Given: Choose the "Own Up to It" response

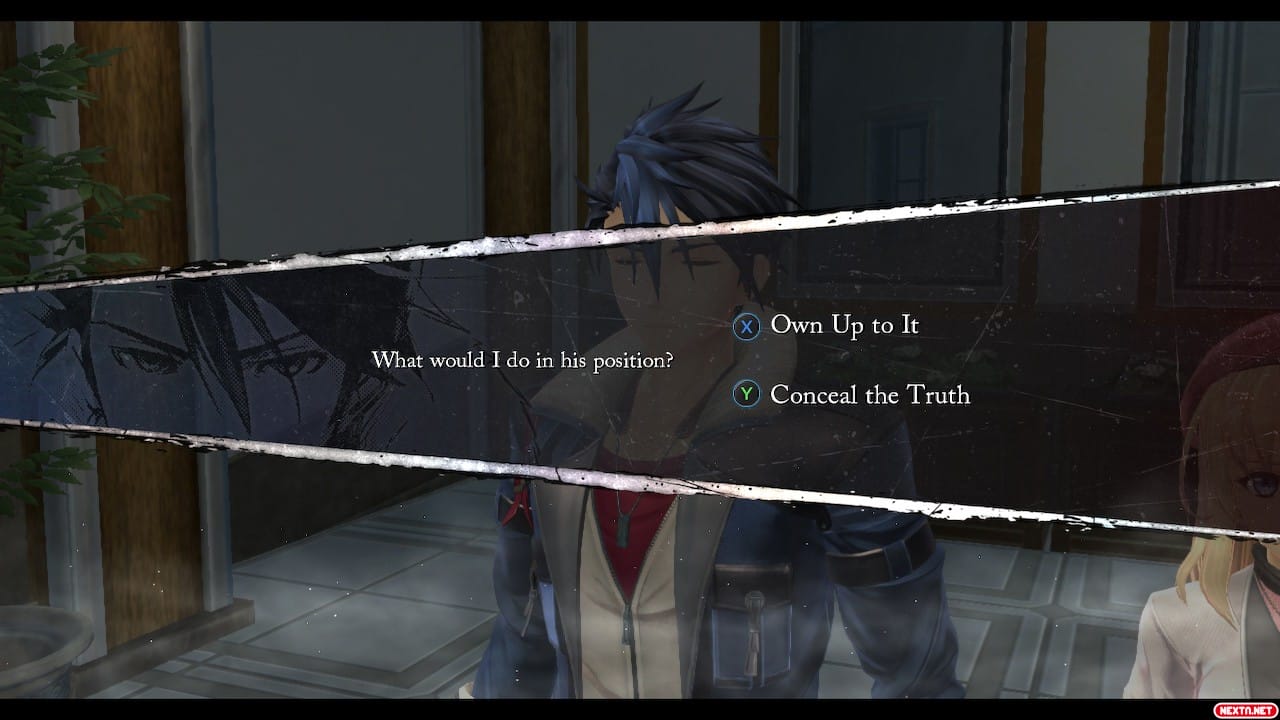Looking at the screenshot, I should pyautogui.click(x=843, y=326).
